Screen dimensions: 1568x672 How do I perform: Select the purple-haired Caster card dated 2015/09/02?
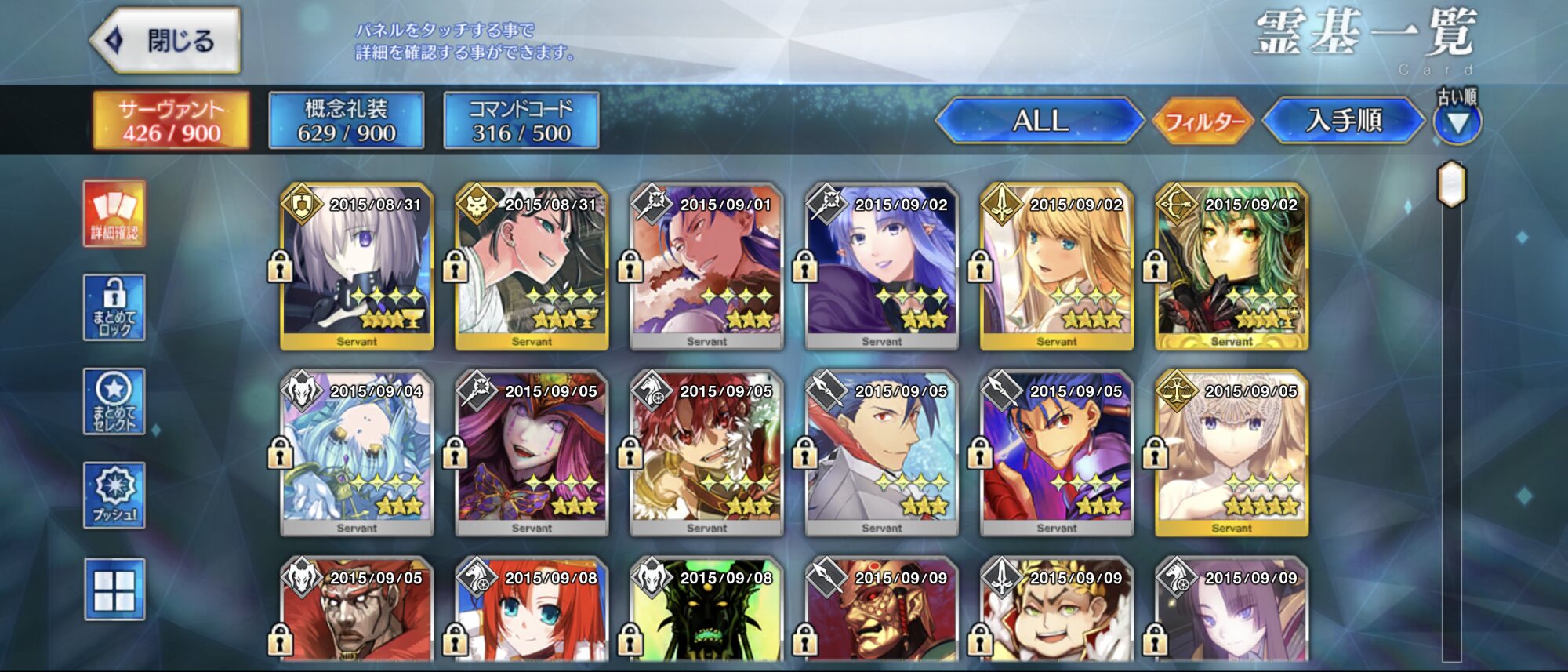coord(881,267)
